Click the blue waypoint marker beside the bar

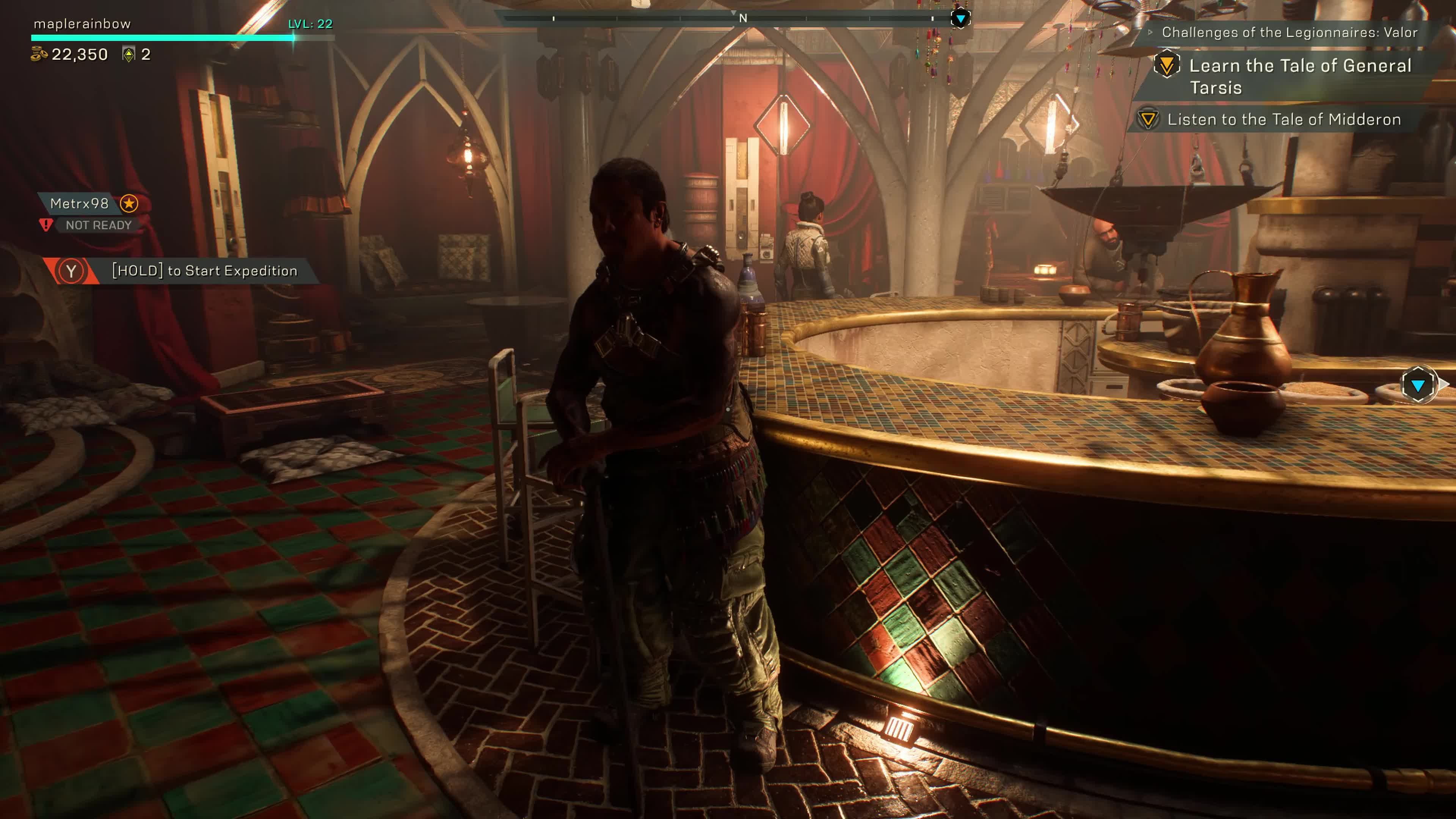1418,386
